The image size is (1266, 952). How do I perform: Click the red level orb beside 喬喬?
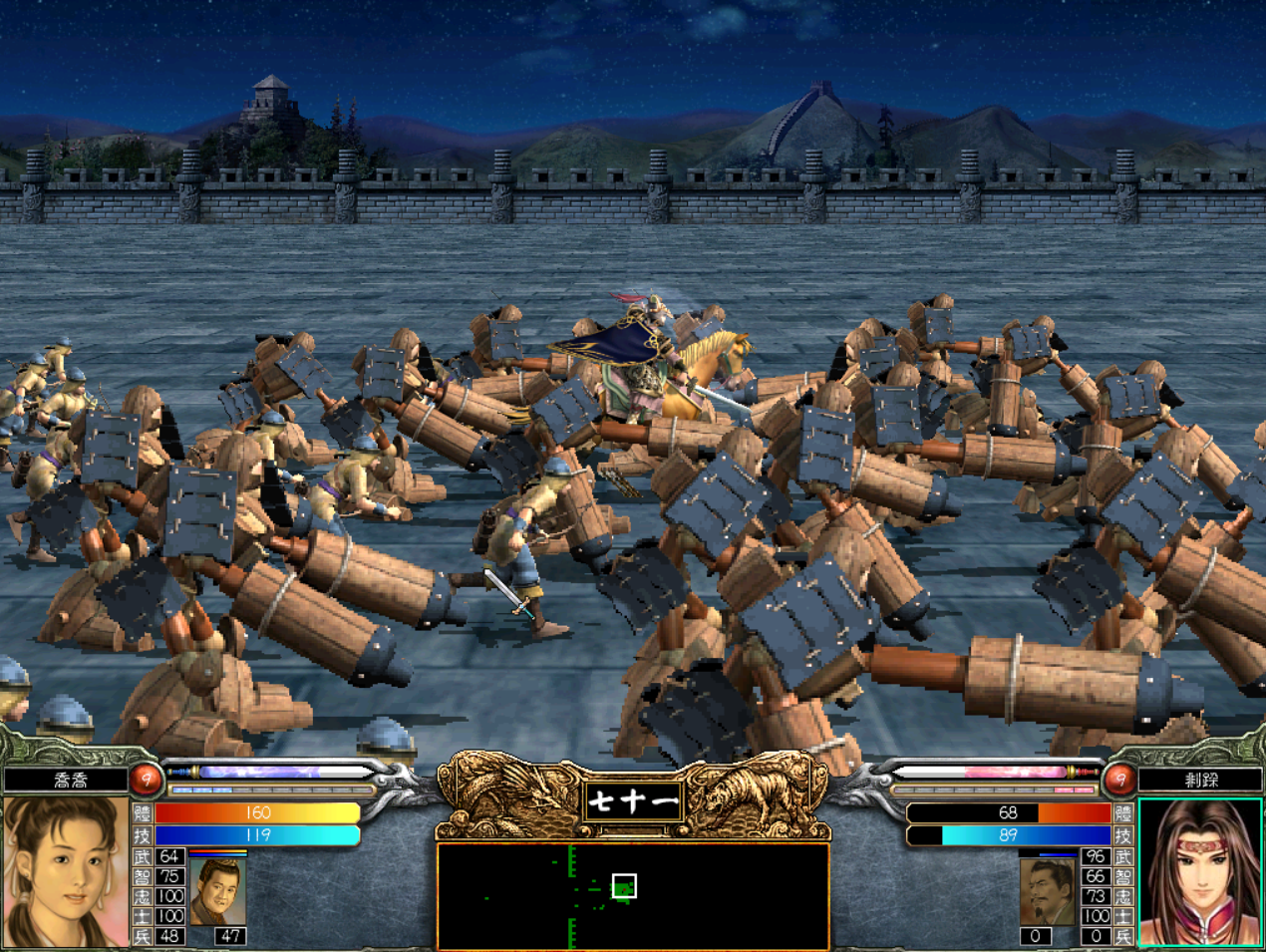pos(147,779)
